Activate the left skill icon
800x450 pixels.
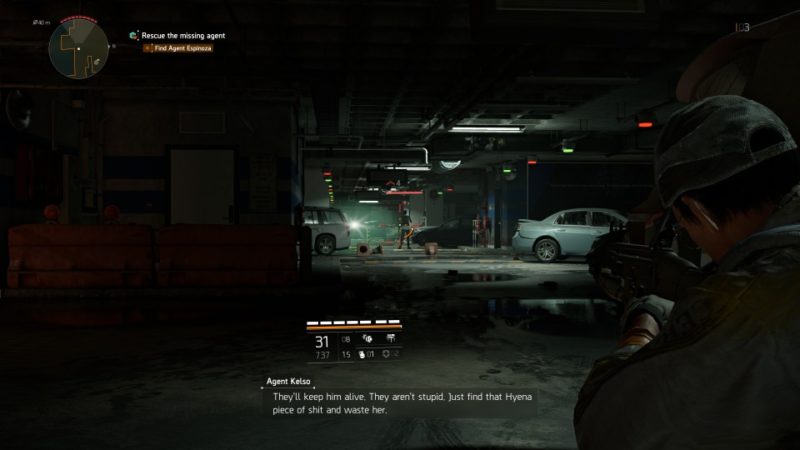click(366, 339)
